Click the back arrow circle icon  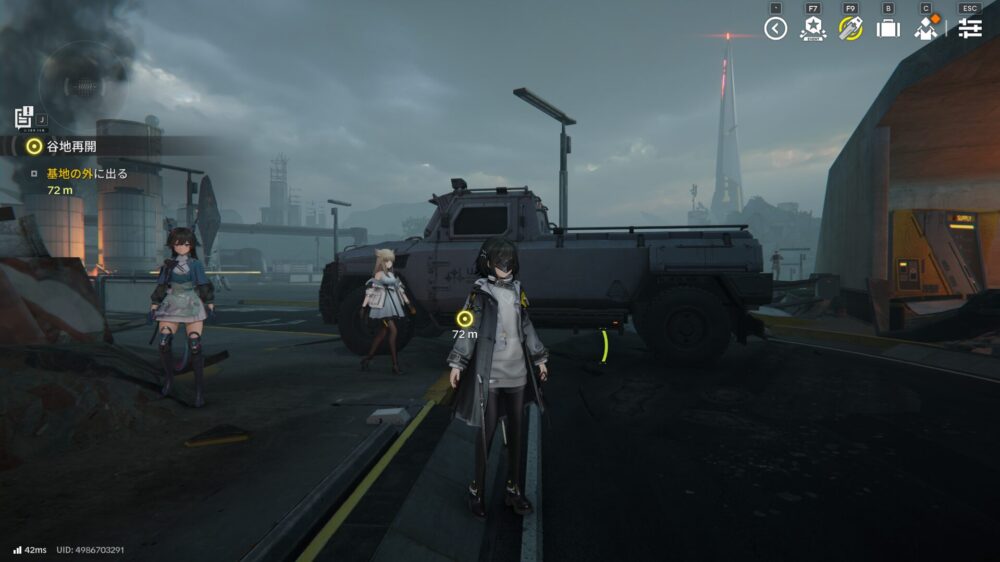[776, 28]
